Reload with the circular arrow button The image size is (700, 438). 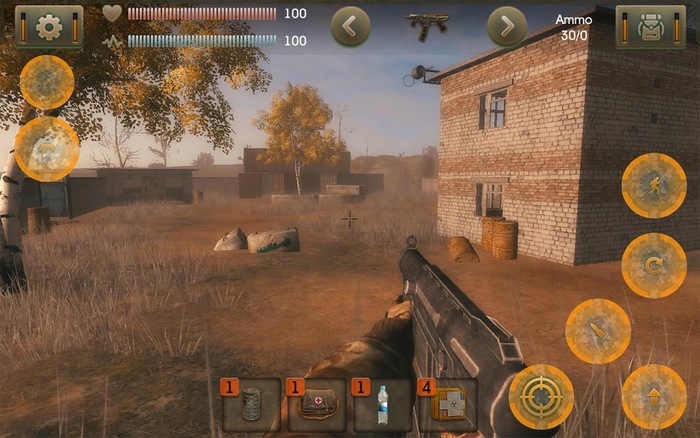[654, 265]
